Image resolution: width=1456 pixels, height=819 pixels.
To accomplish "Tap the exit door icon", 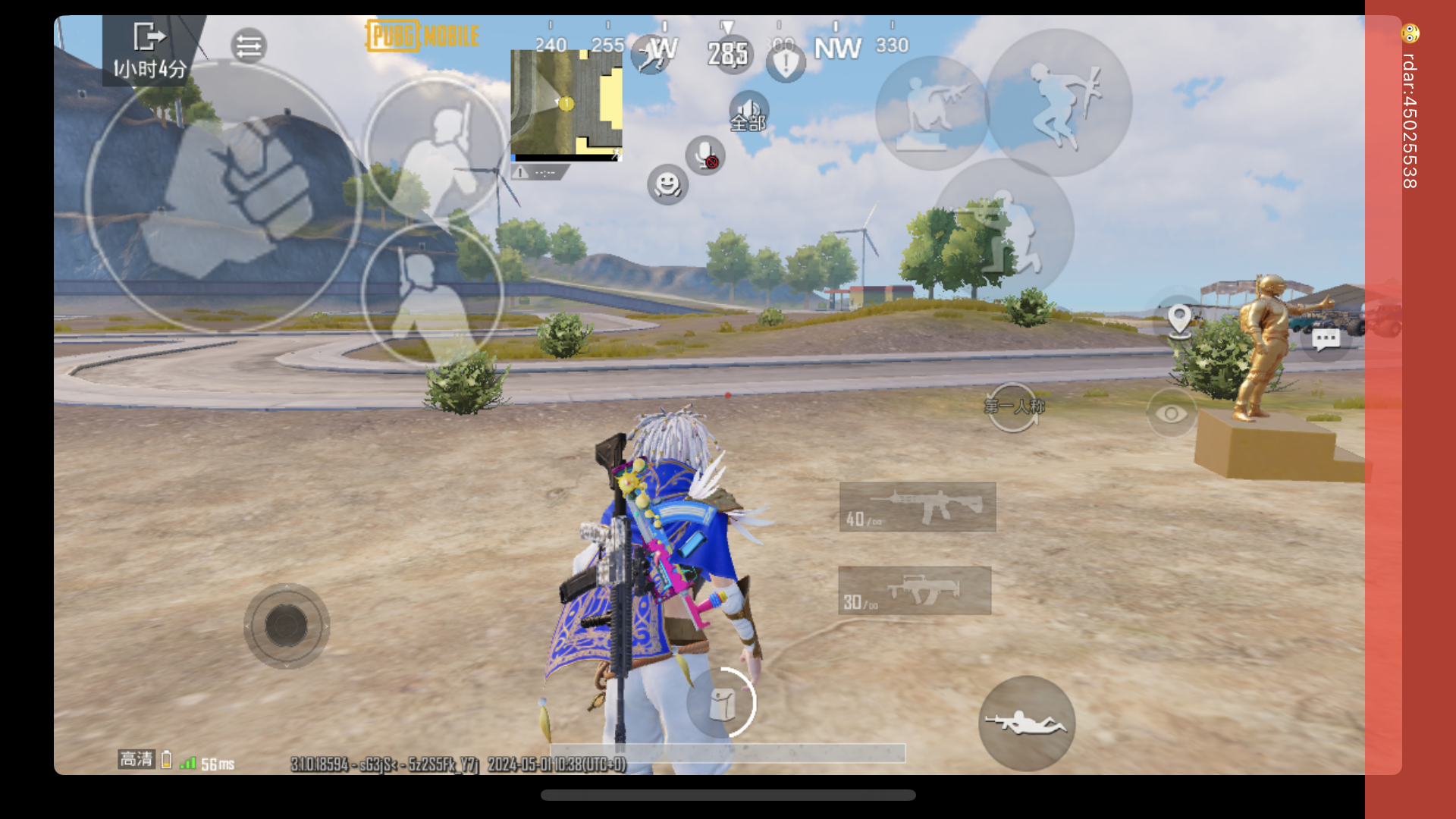I will [x=149, y=36].
